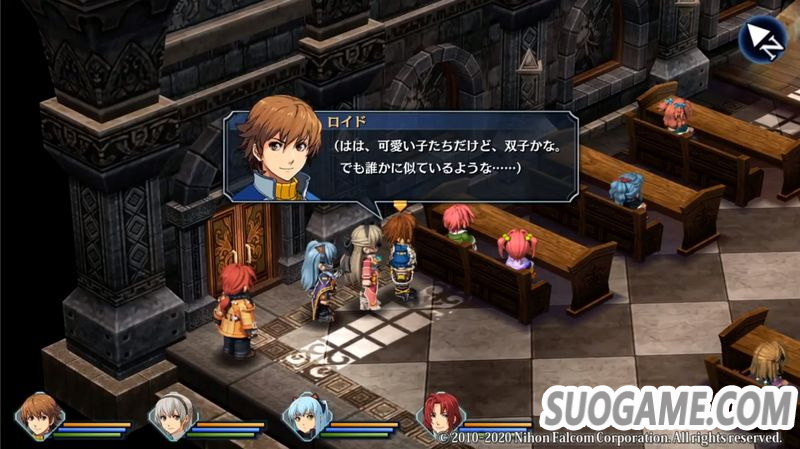Advance Lloyd's dialogue text box
Screen dimensions: 800x449
coord(450,156)
